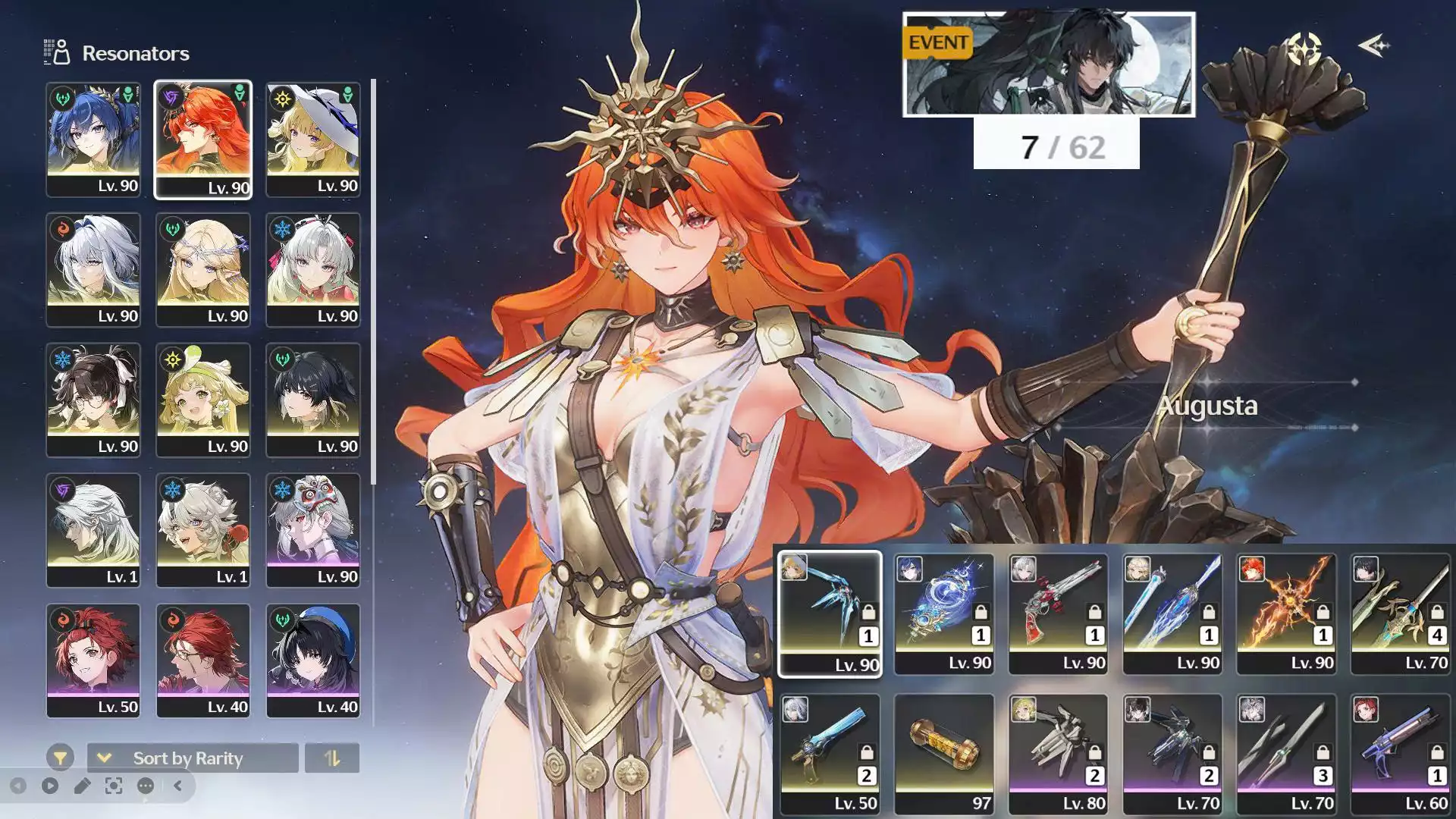Pick the resonator wearing glasses at level 40

(202, 660)
